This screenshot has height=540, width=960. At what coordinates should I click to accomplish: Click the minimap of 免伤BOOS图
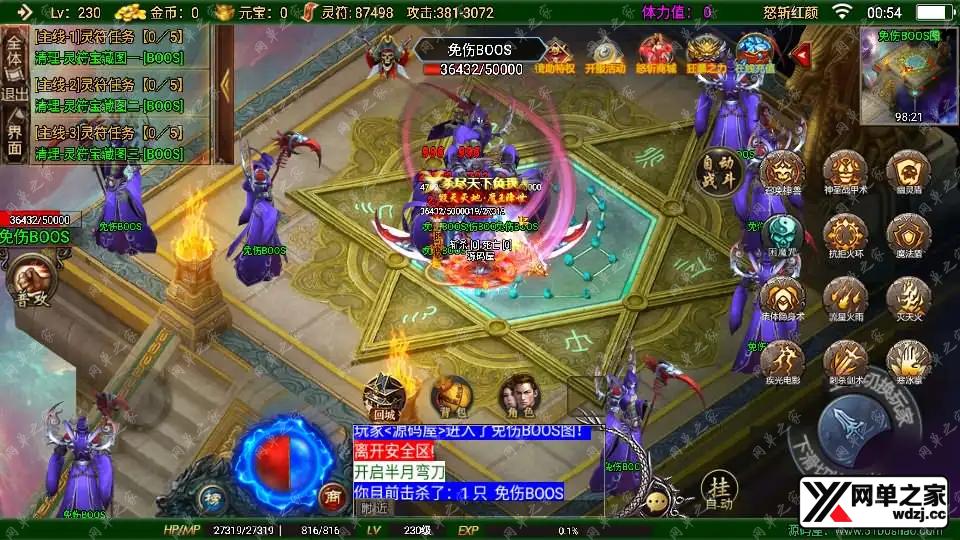908,75
